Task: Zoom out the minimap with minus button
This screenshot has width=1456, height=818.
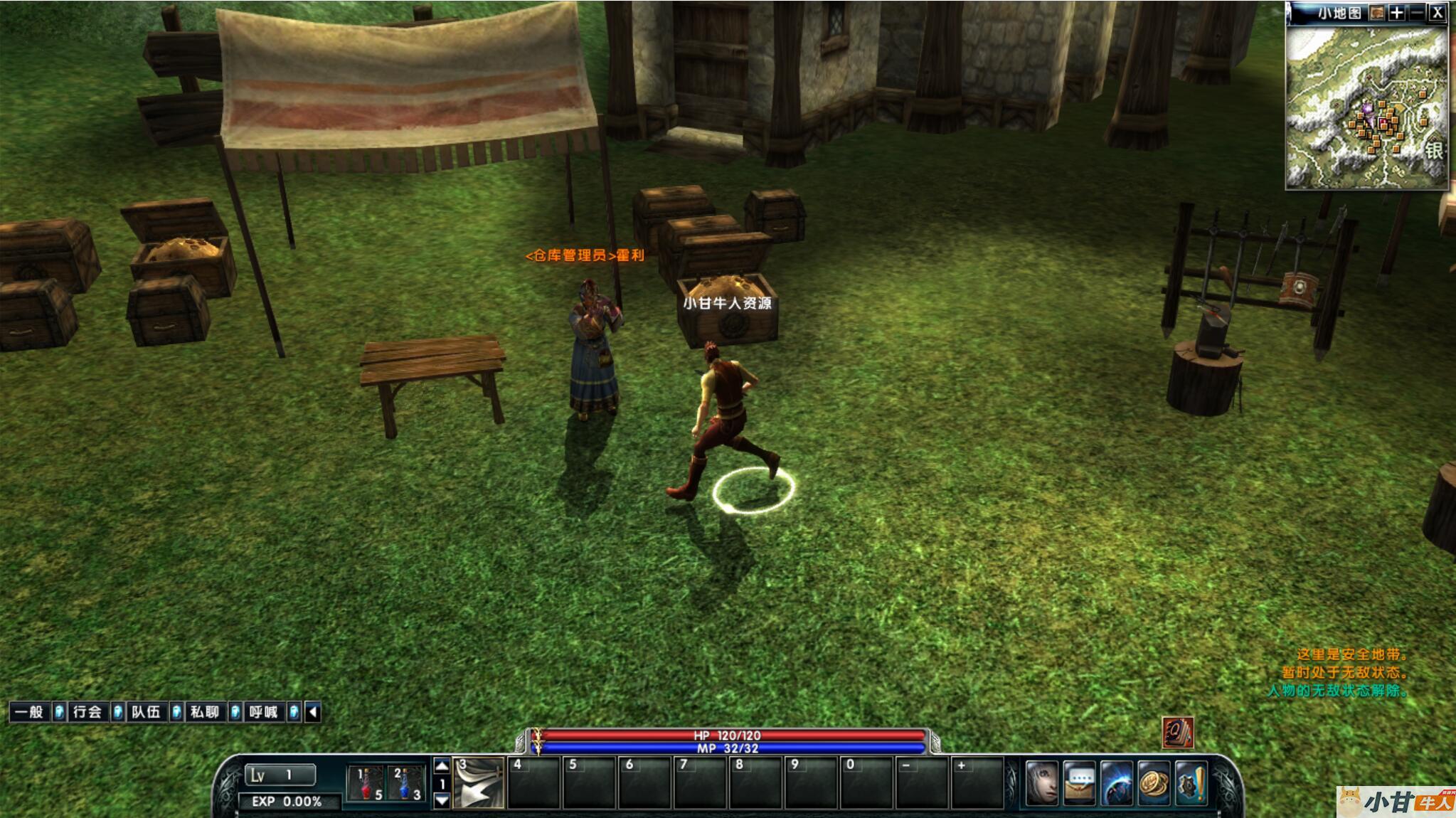Action: [1417, 13]
